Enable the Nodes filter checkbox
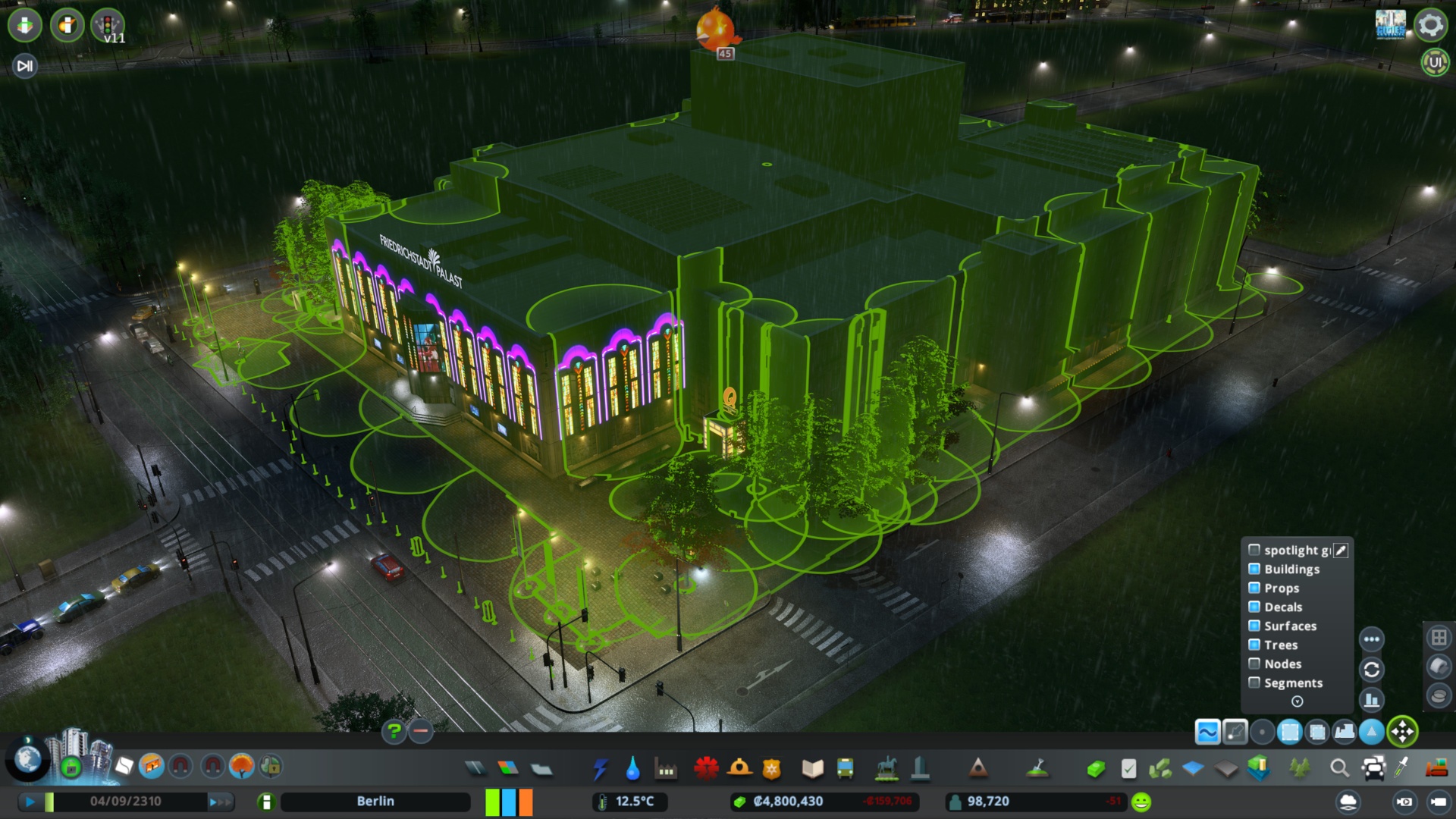The height and width of the screenshot is (819, 1456). (x=1254, y=664)
